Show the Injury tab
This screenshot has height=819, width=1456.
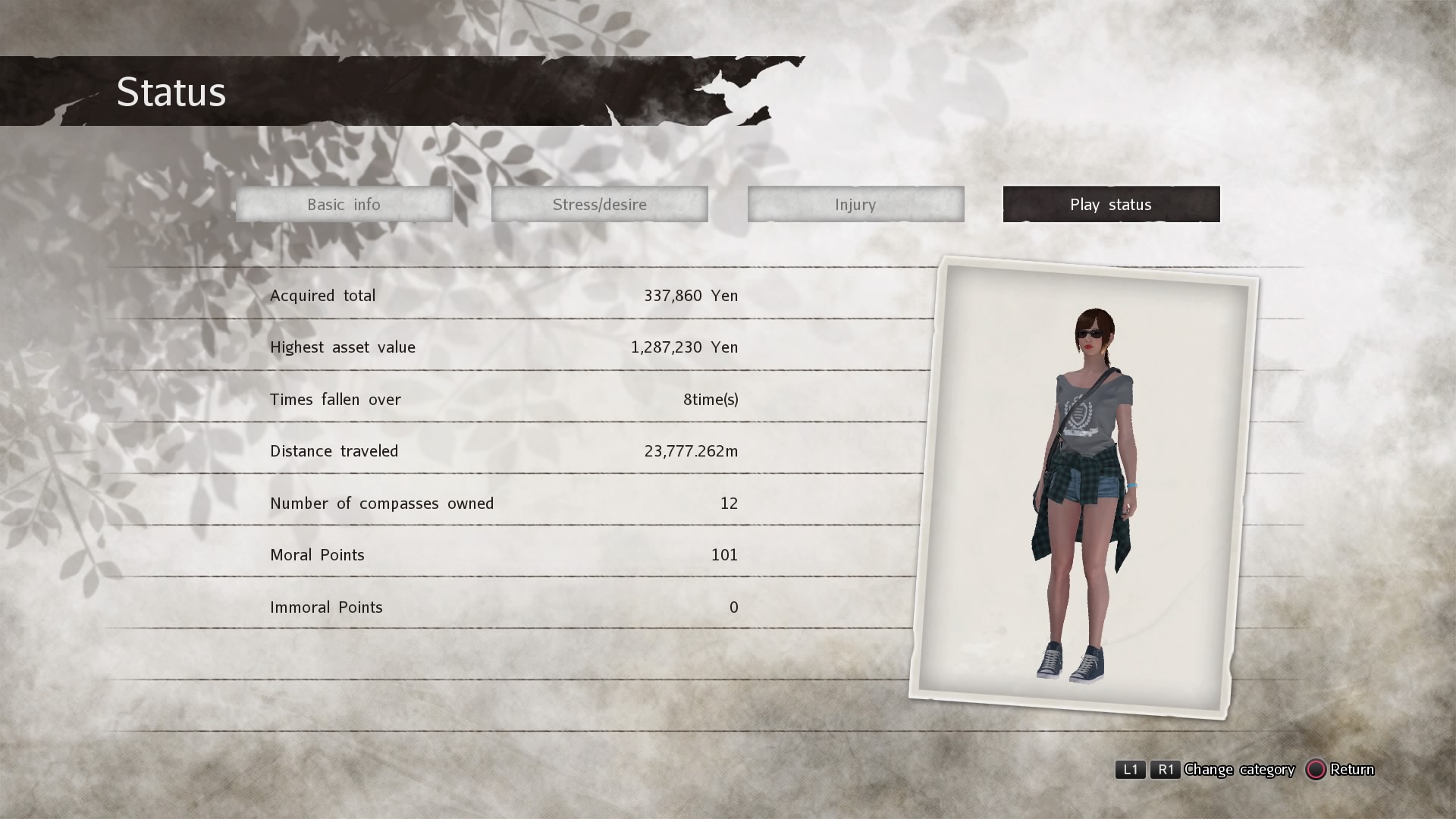[855, 204]
